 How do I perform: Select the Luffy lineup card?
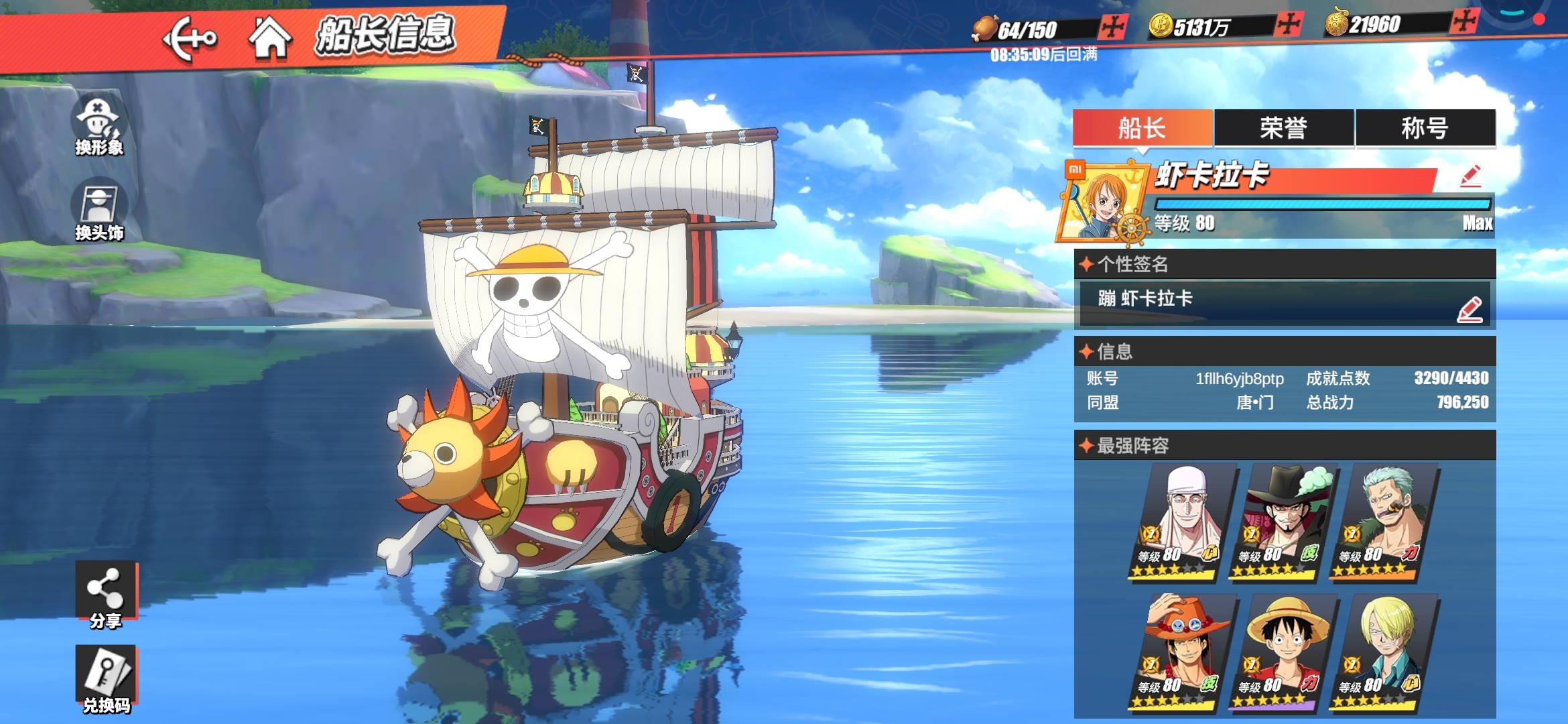coord(1283,652)
